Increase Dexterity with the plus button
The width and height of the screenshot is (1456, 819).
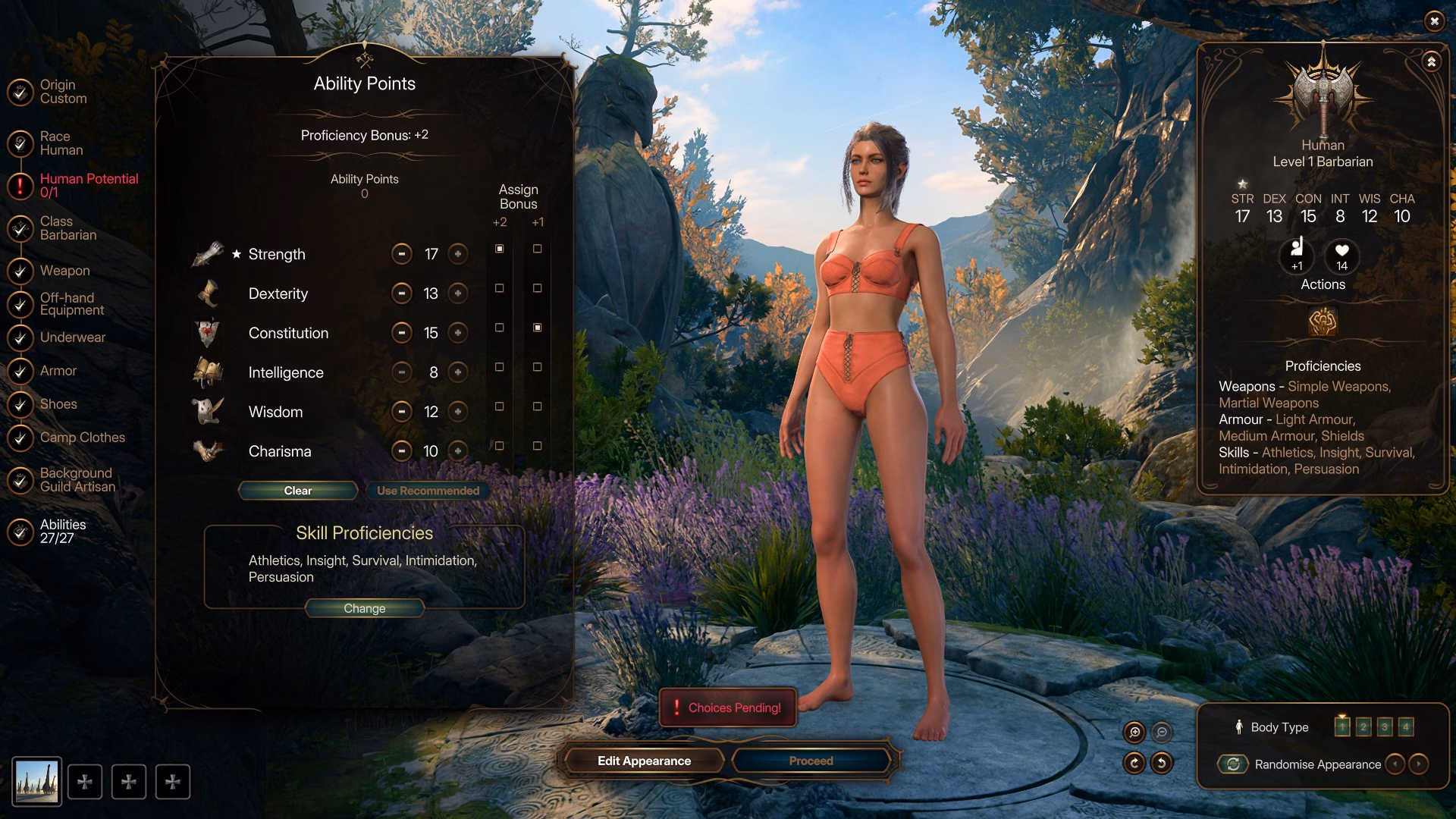(x=458, y=293)
